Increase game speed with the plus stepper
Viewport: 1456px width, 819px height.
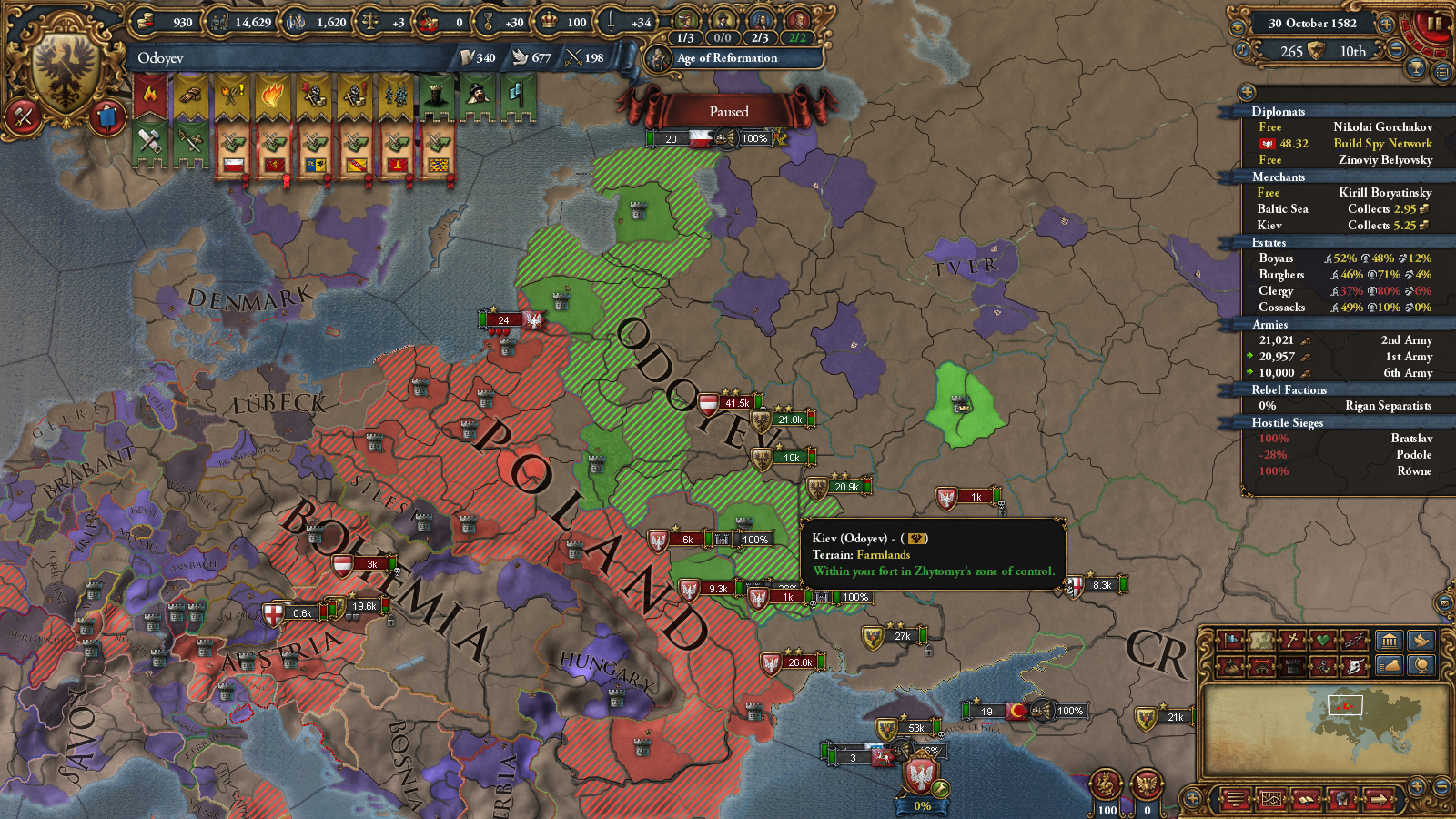click(1386, 25)
